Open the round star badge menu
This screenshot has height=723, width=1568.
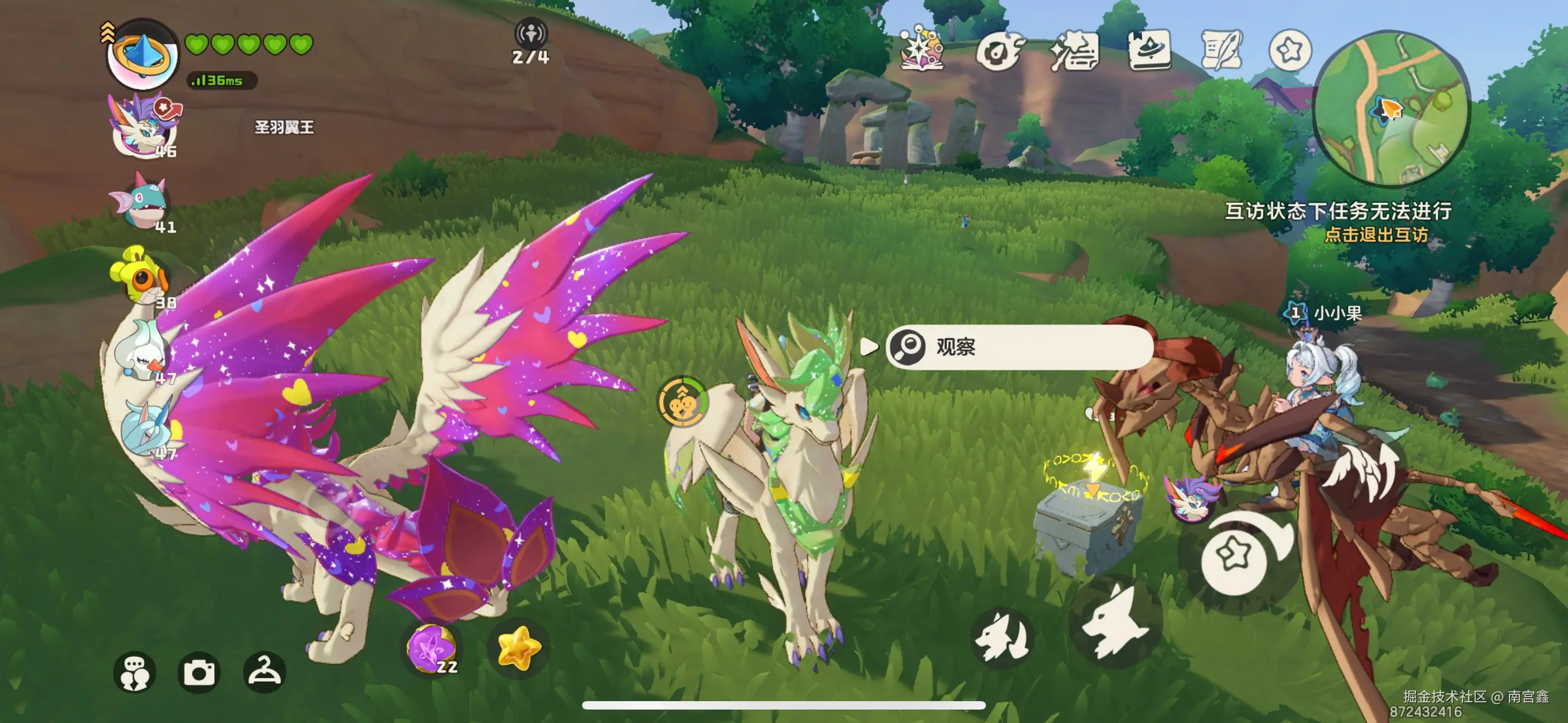(1290, 50)
